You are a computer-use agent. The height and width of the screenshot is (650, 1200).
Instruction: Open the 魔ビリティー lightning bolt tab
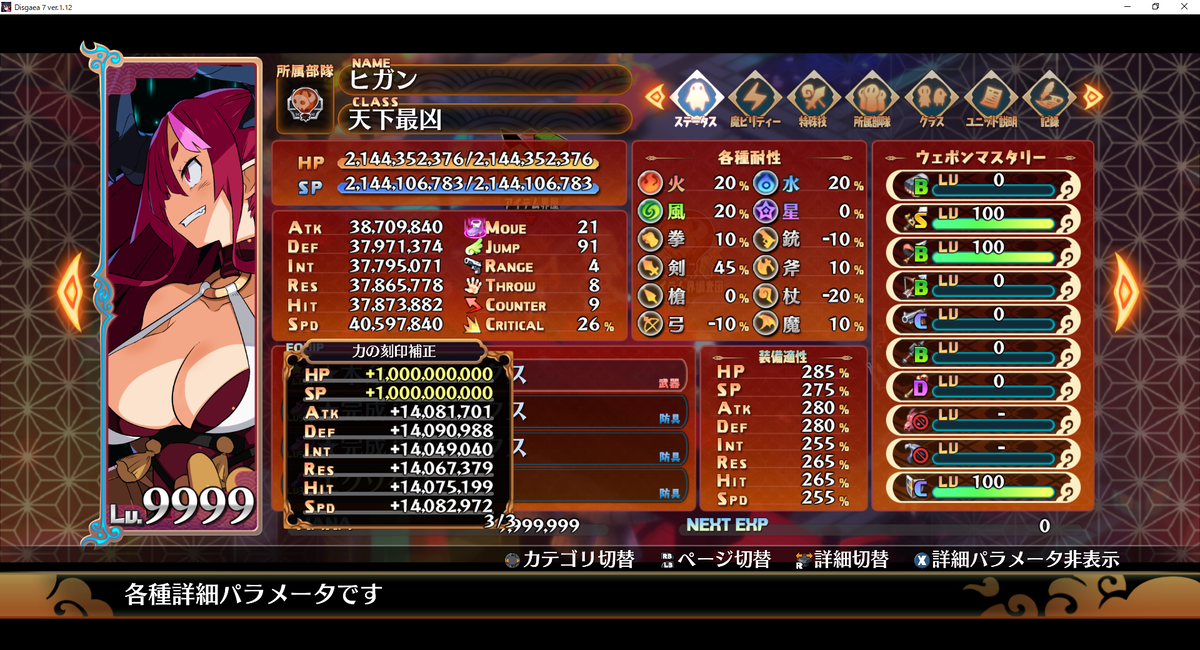[754, 98]
